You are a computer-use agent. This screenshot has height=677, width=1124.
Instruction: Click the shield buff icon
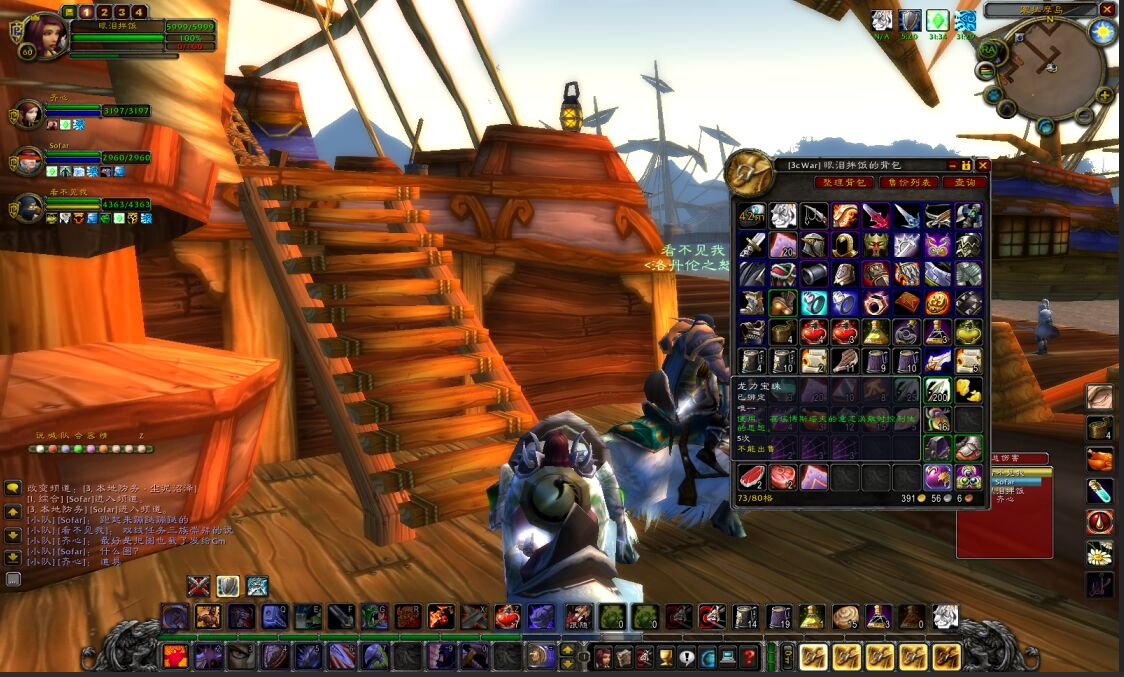(x=910, y=21)
